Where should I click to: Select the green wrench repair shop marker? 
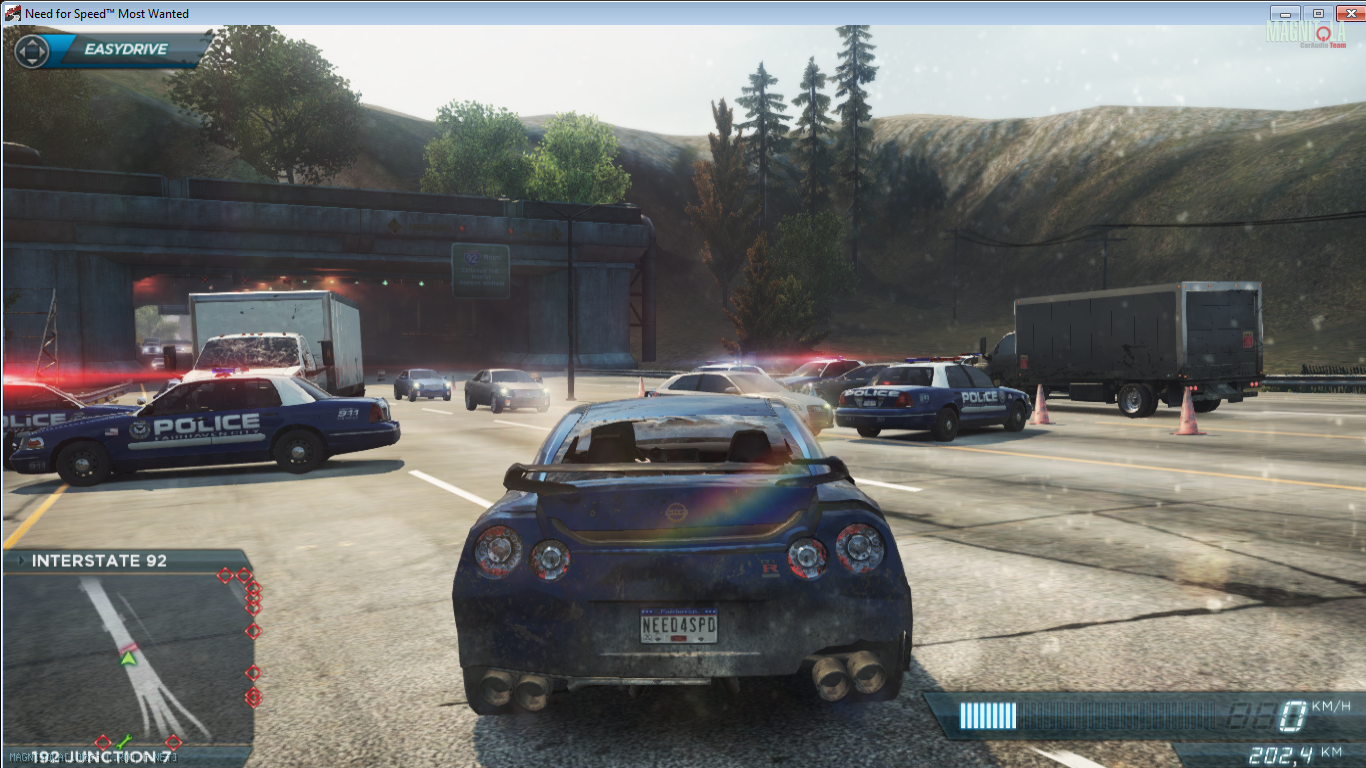pos(124,741)
